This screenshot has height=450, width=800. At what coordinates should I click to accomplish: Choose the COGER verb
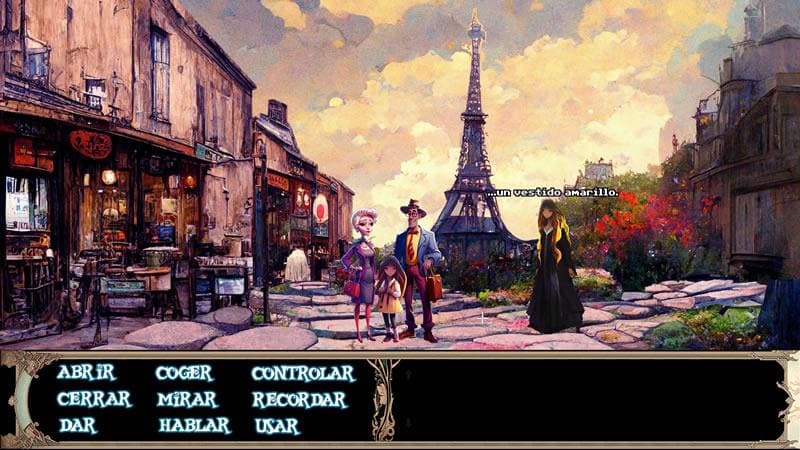pyautogui.click(x=184, y=373)
